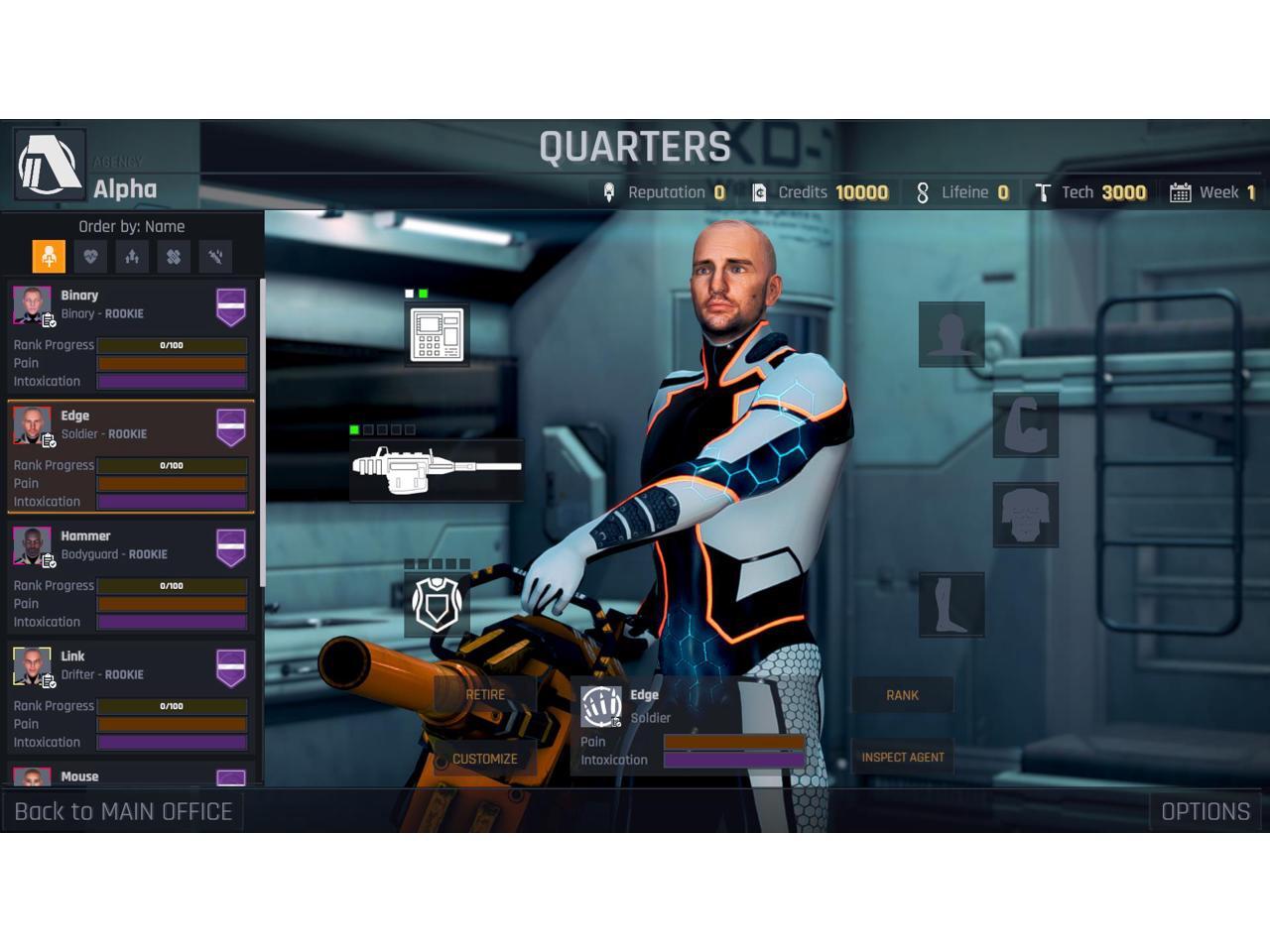The image size is (1270, 952).
Task: Click the RANK button
Action: pos(902,695)
